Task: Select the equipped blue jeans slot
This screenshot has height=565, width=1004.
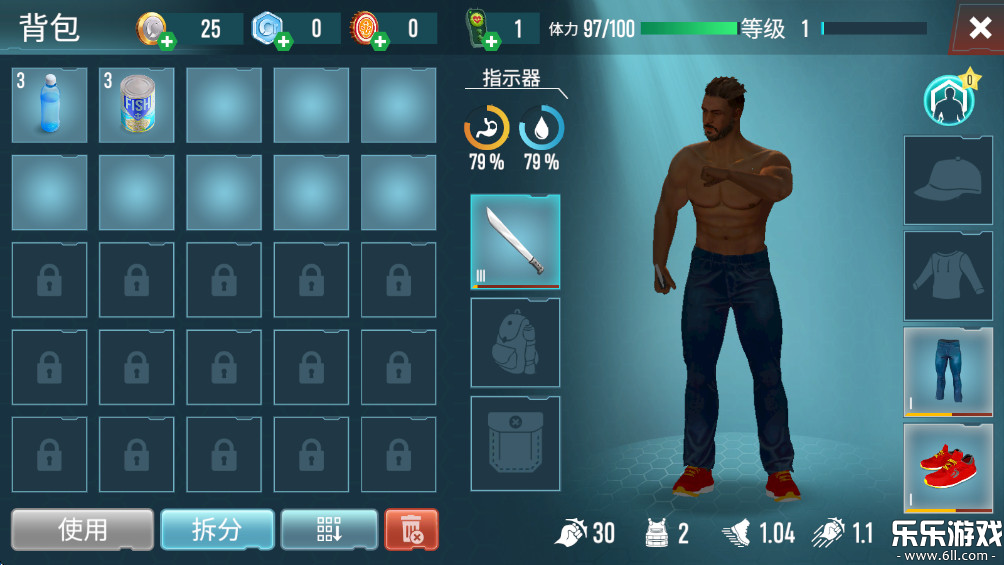Action: [x=948, y=371]
